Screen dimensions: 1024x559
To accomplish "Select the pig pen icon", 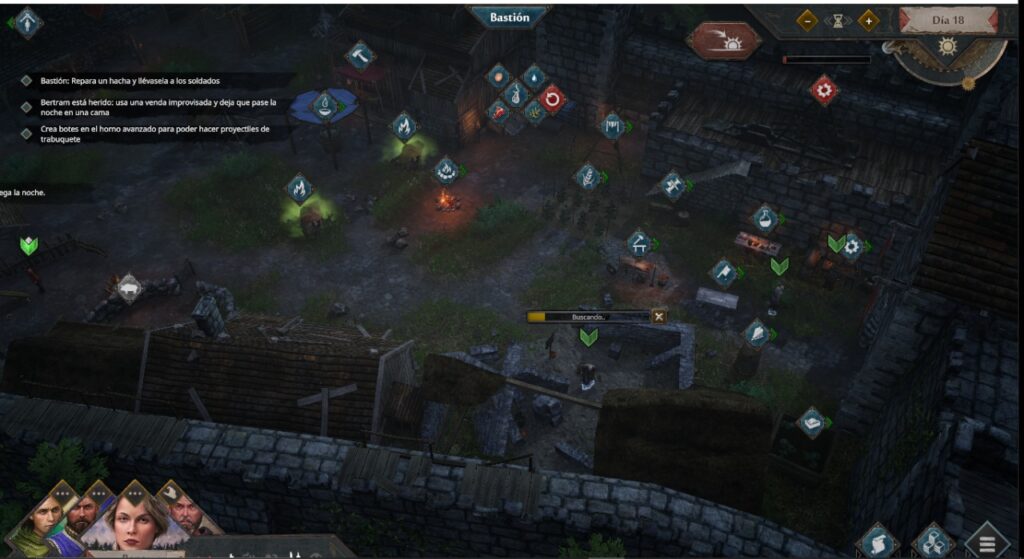I will pos(128,289).
